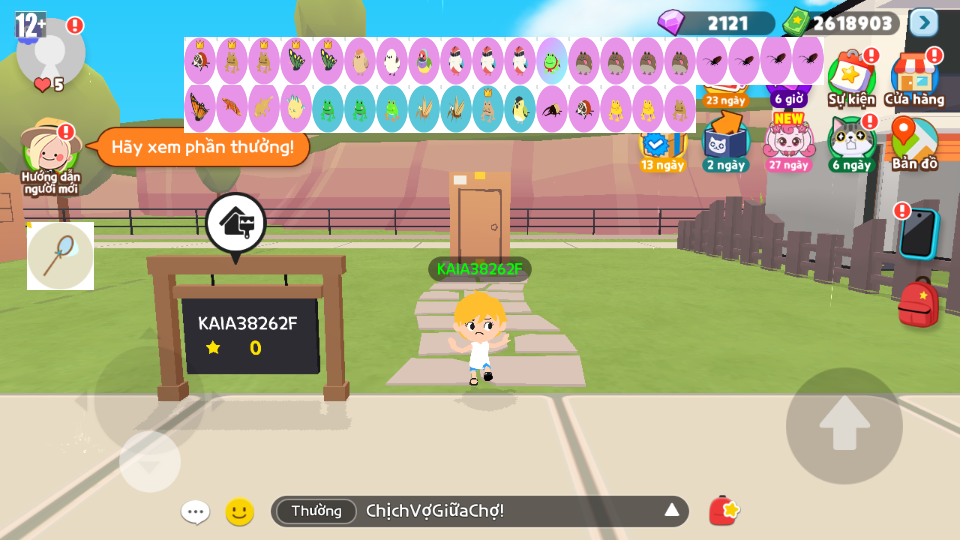Expand chat with the triangle arrow

[672, 511]
